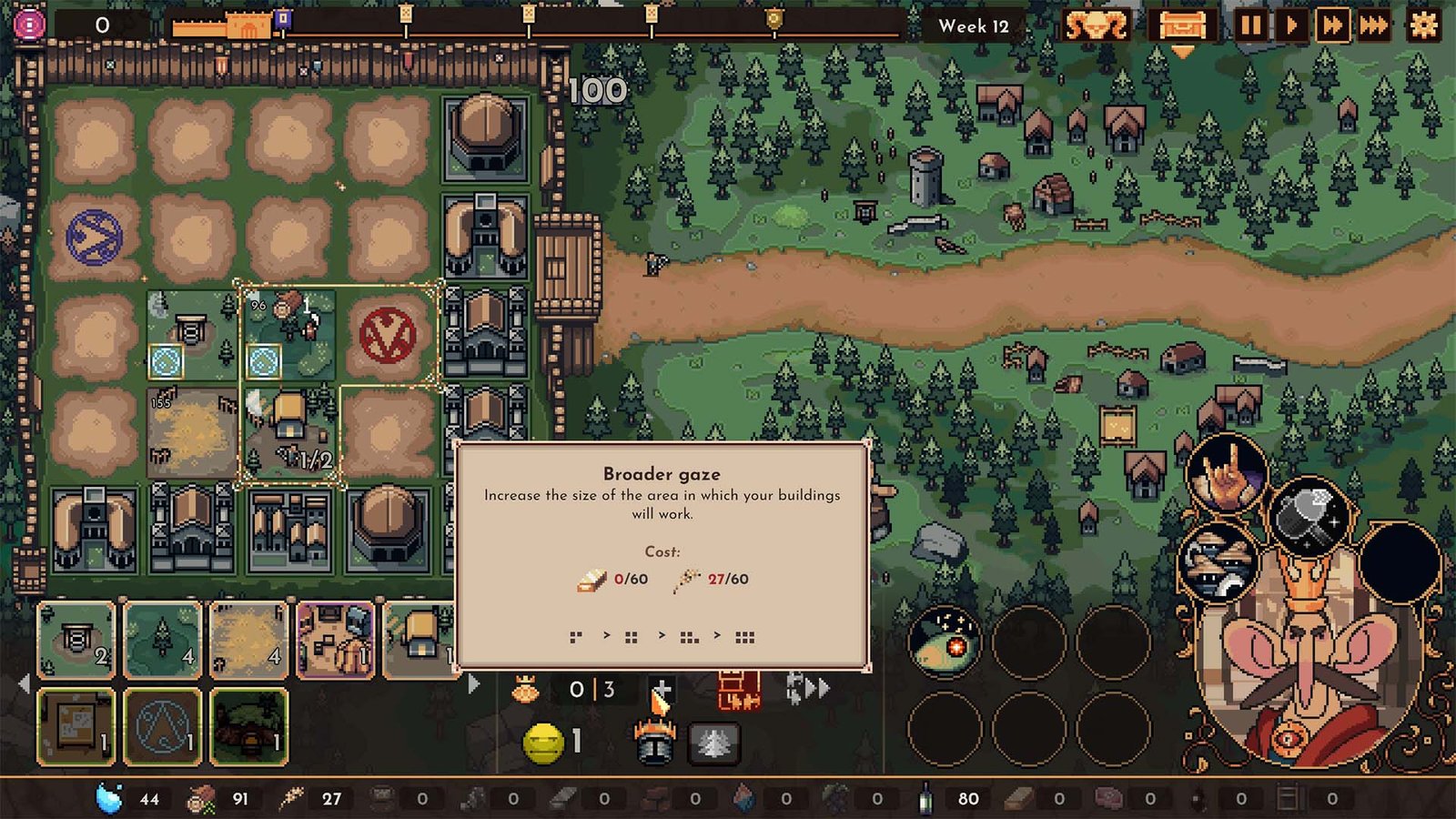Select the map board card
This screenshot has height=819, width=1456.
(x=76, y=726)
